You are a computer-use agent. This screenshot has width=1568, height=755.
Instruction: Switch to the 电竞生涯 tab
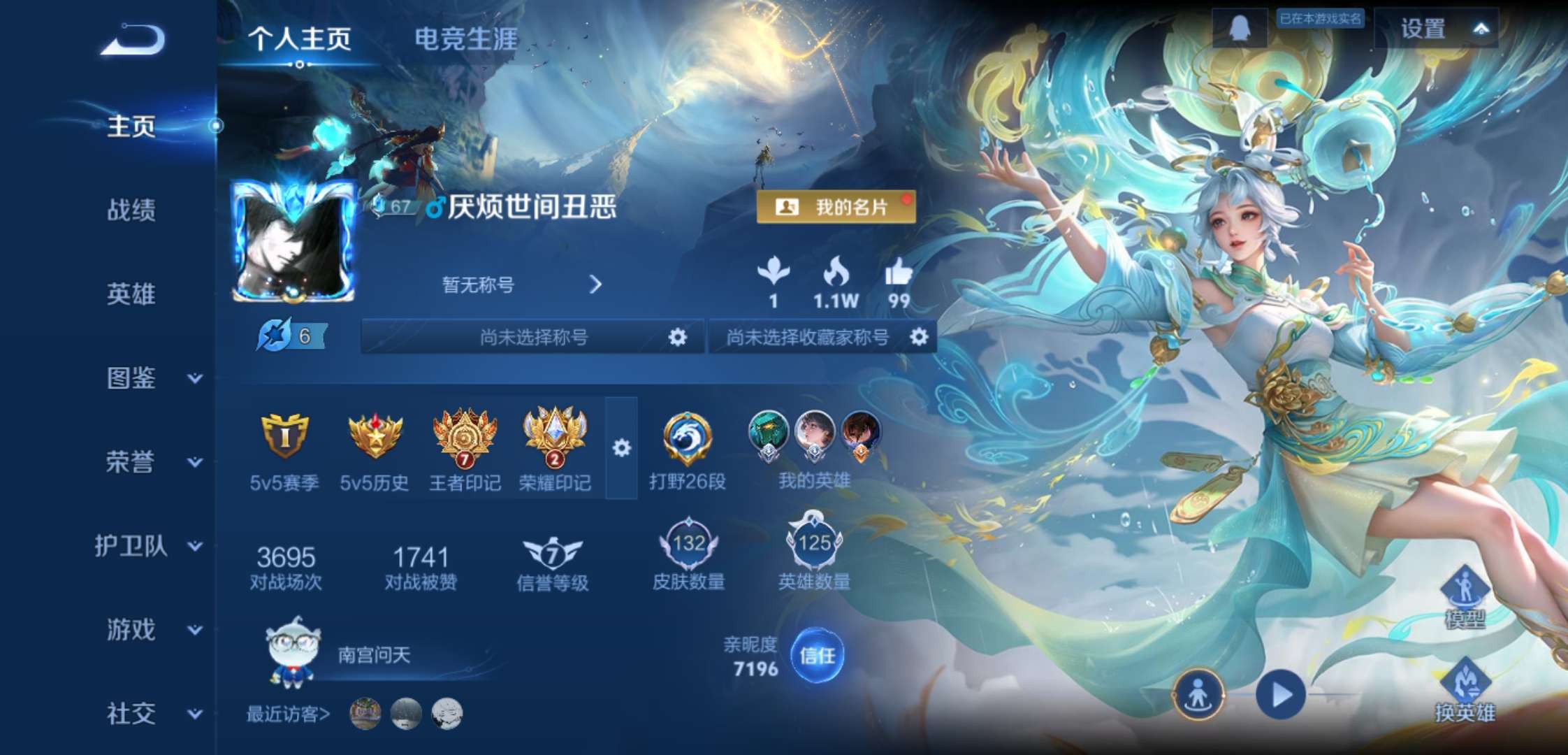pos(465,41)
